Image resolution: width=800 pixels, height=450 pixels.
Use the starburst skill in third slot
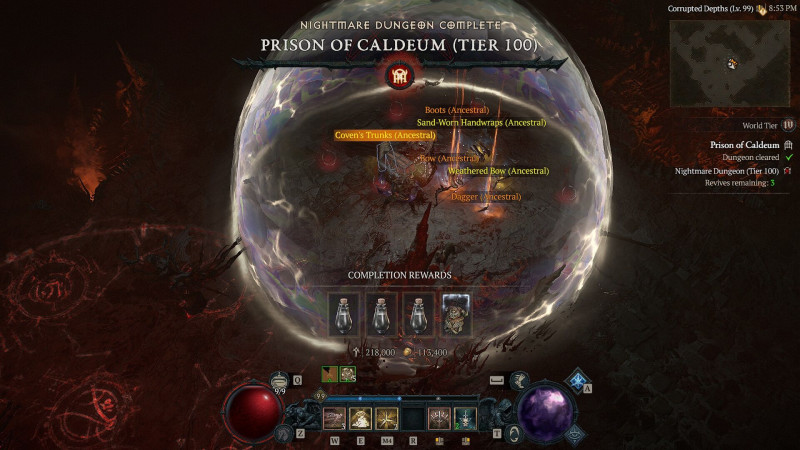[387, 419]
